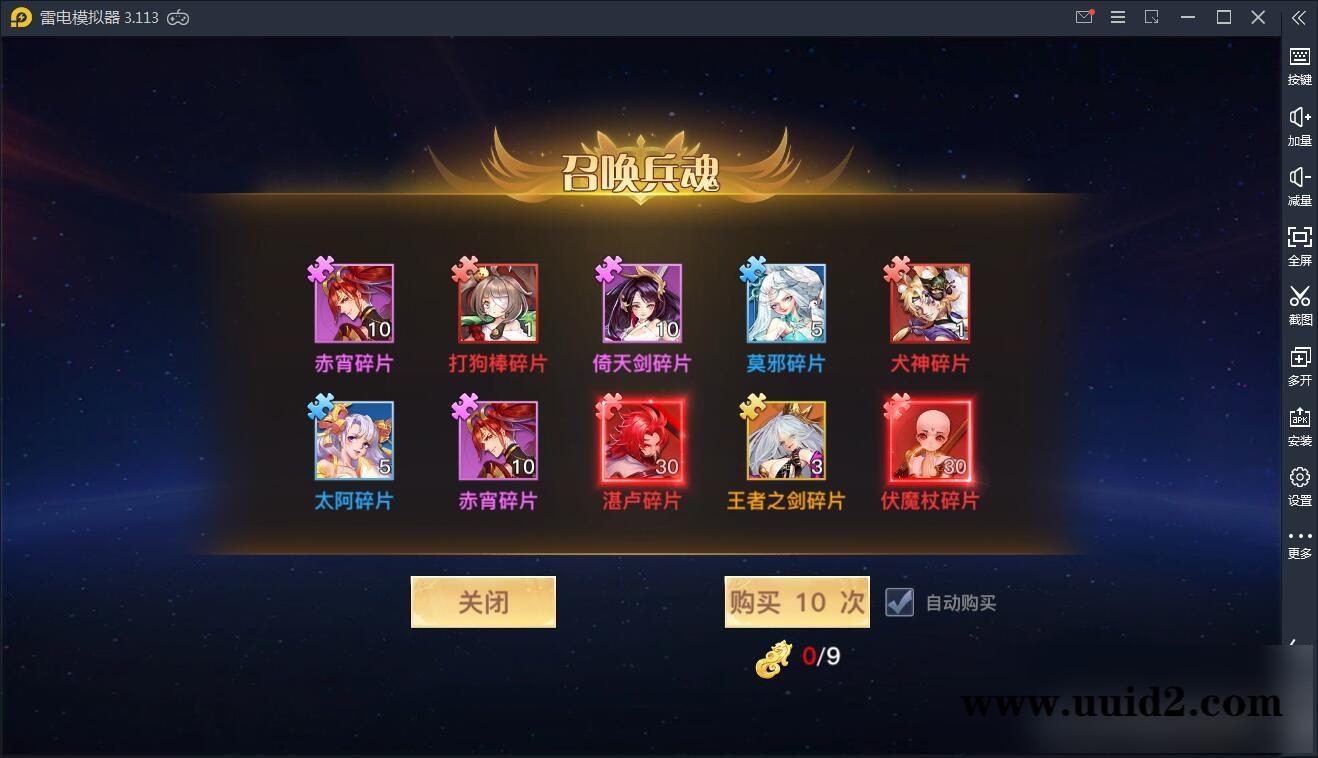Open the hamburger menu in title bar
The height and width of the screenshot is (758, 1318).
click(x=1118, y=17)
